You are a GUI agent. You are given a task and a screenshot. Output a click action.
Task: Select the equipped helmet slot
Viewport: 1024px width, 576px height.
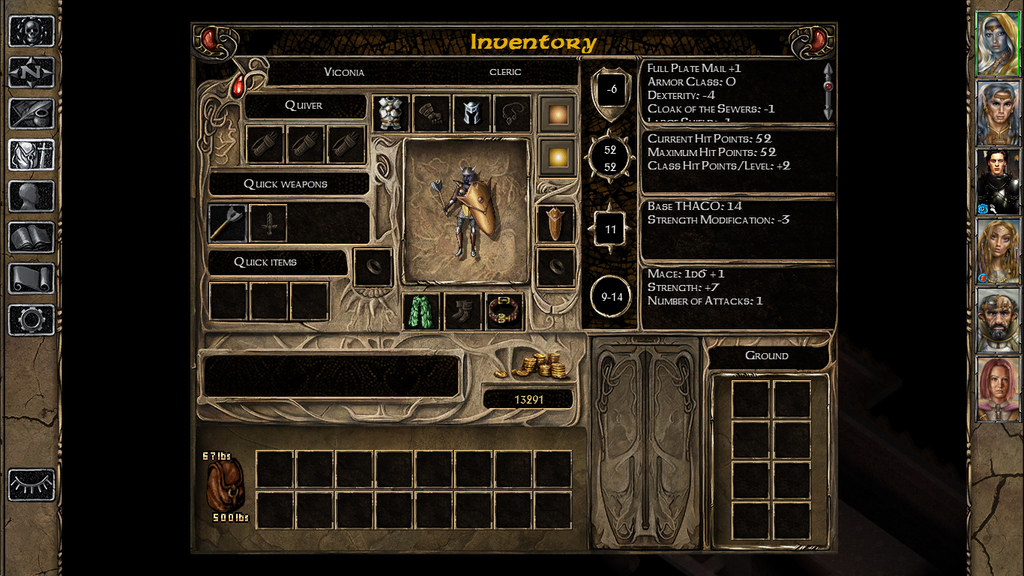pos(472,113)
